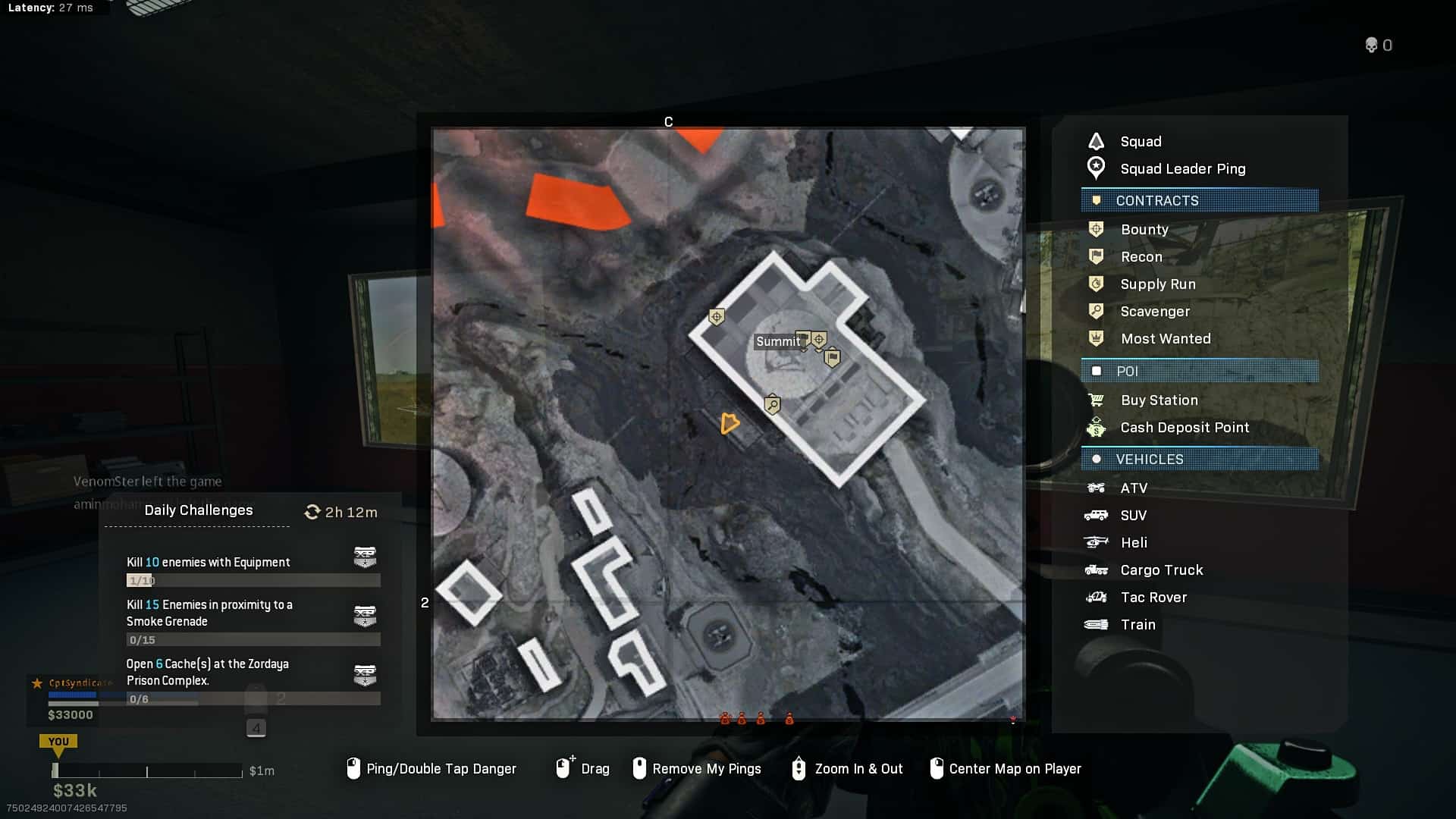Pick the Most Wanted legend entry
The height and width of the screenshot is (819, 1456).
click(x=1165, y=339)
